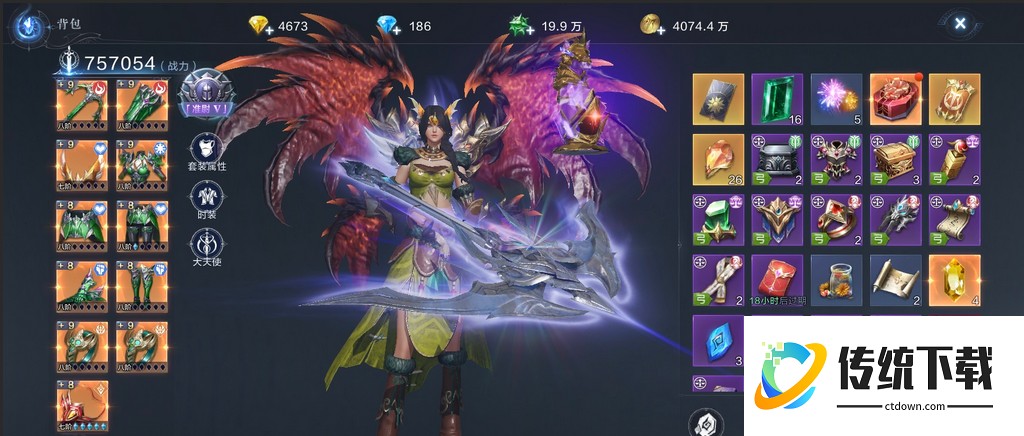Open the 大天使 archangel menu
Screen dimensions: 1024x436
pyautogui.click(x=207, y=246)
